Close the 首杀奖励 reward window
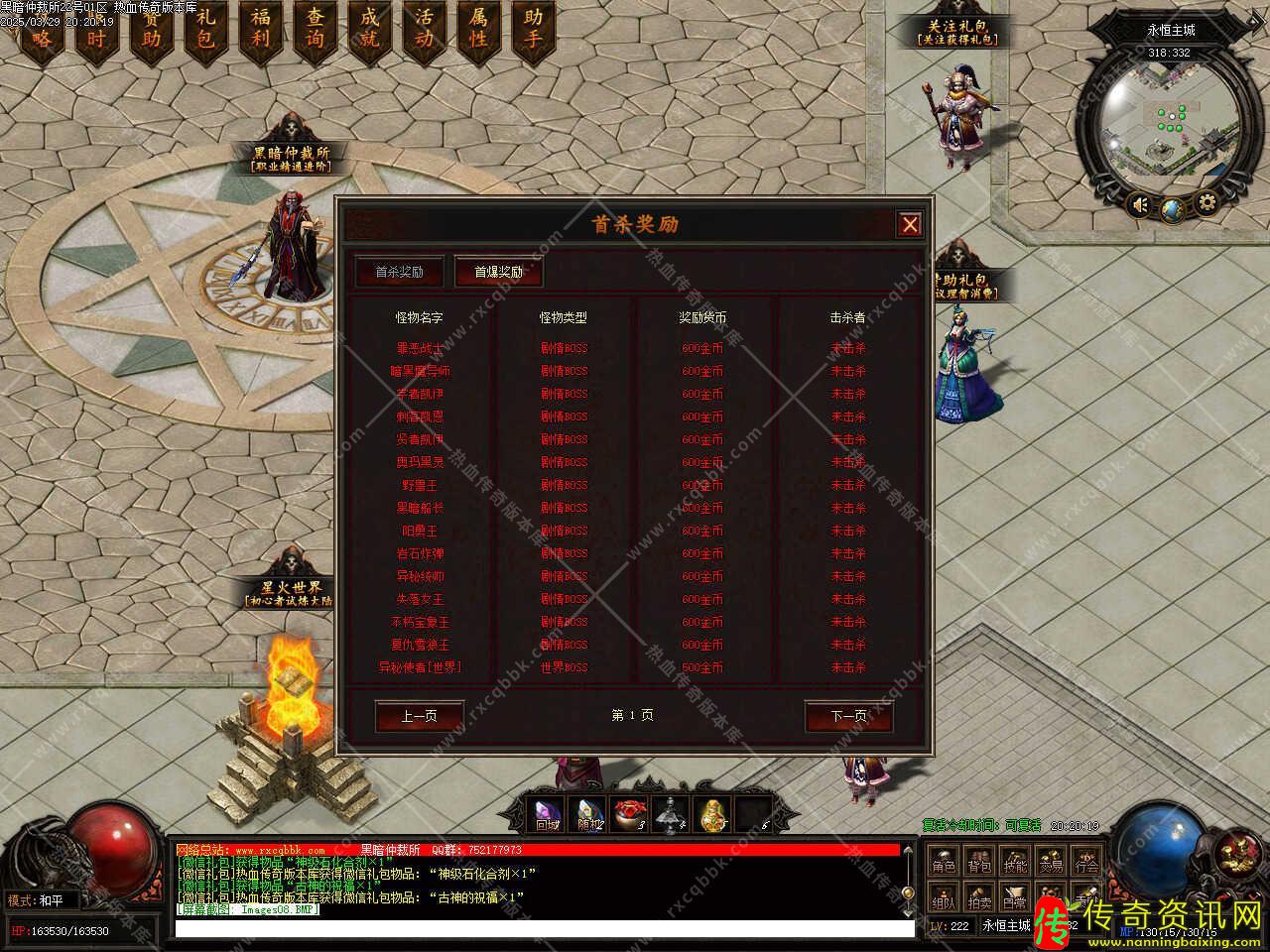This screenshot has width=1270, height=952. click(909, 224)
